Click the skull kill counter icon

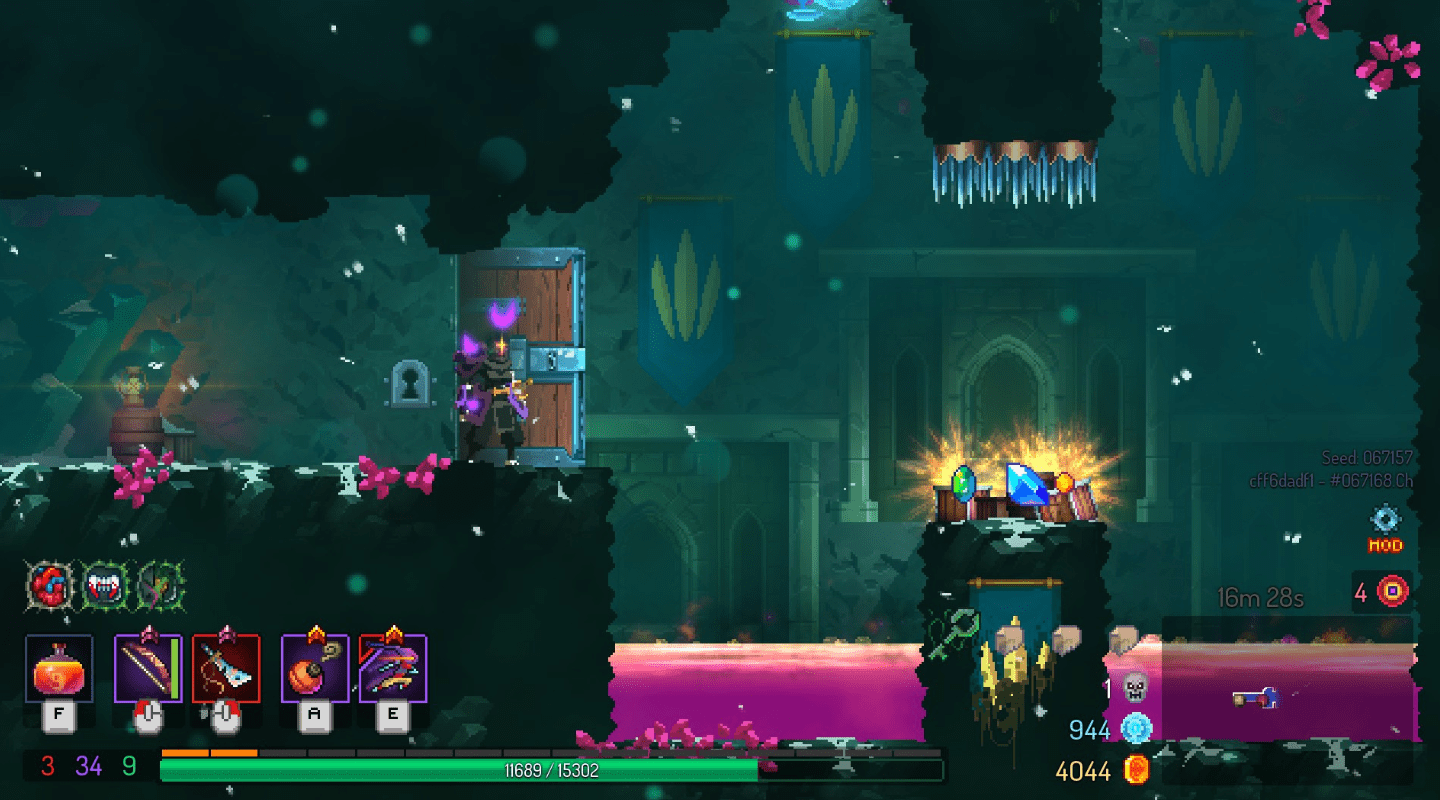1135,686
